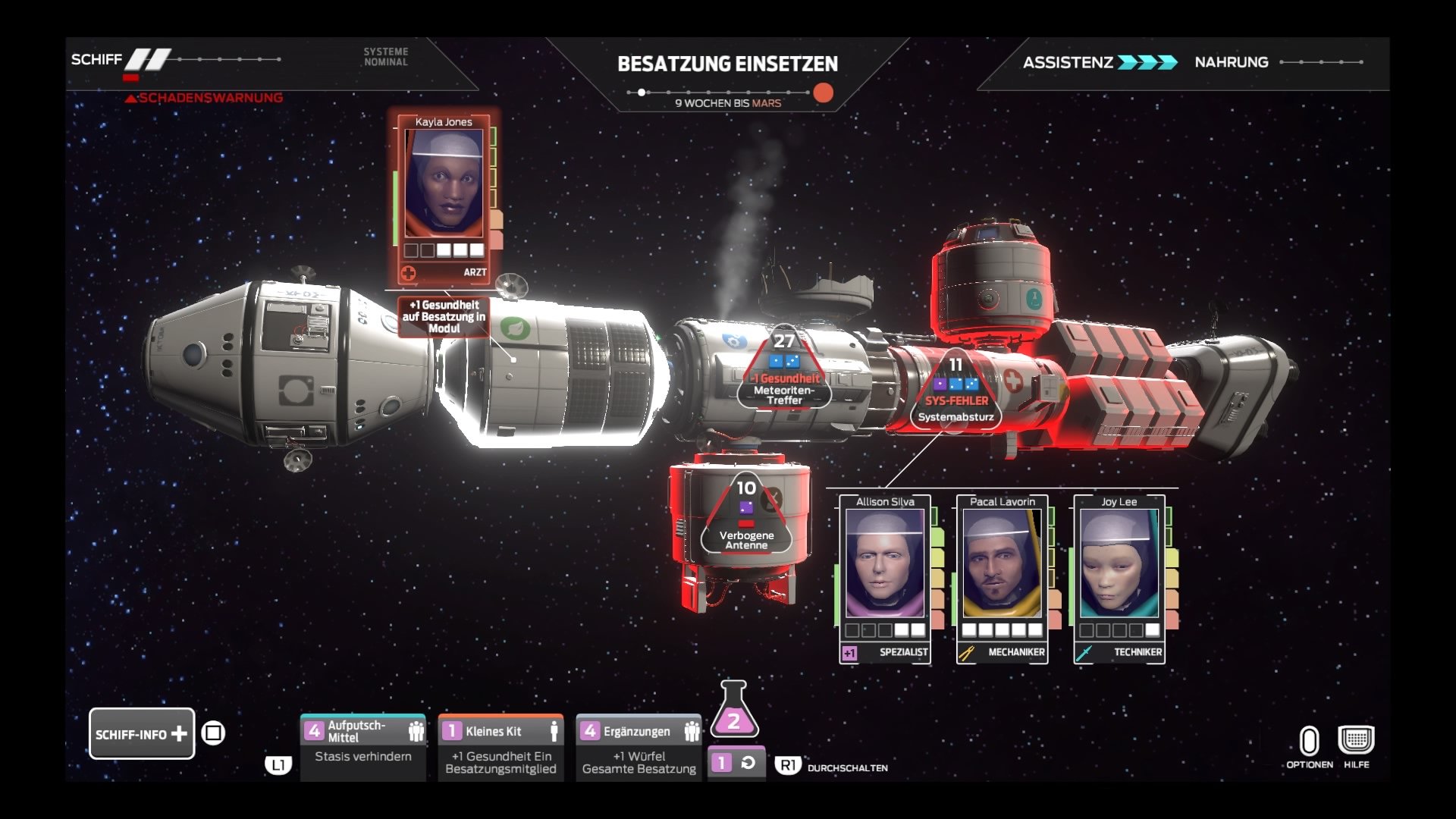The width and height of the screenshot is (1456, 819).
Task: Select the medical cross icon on the red module
Action: (x=1013, y=381)
